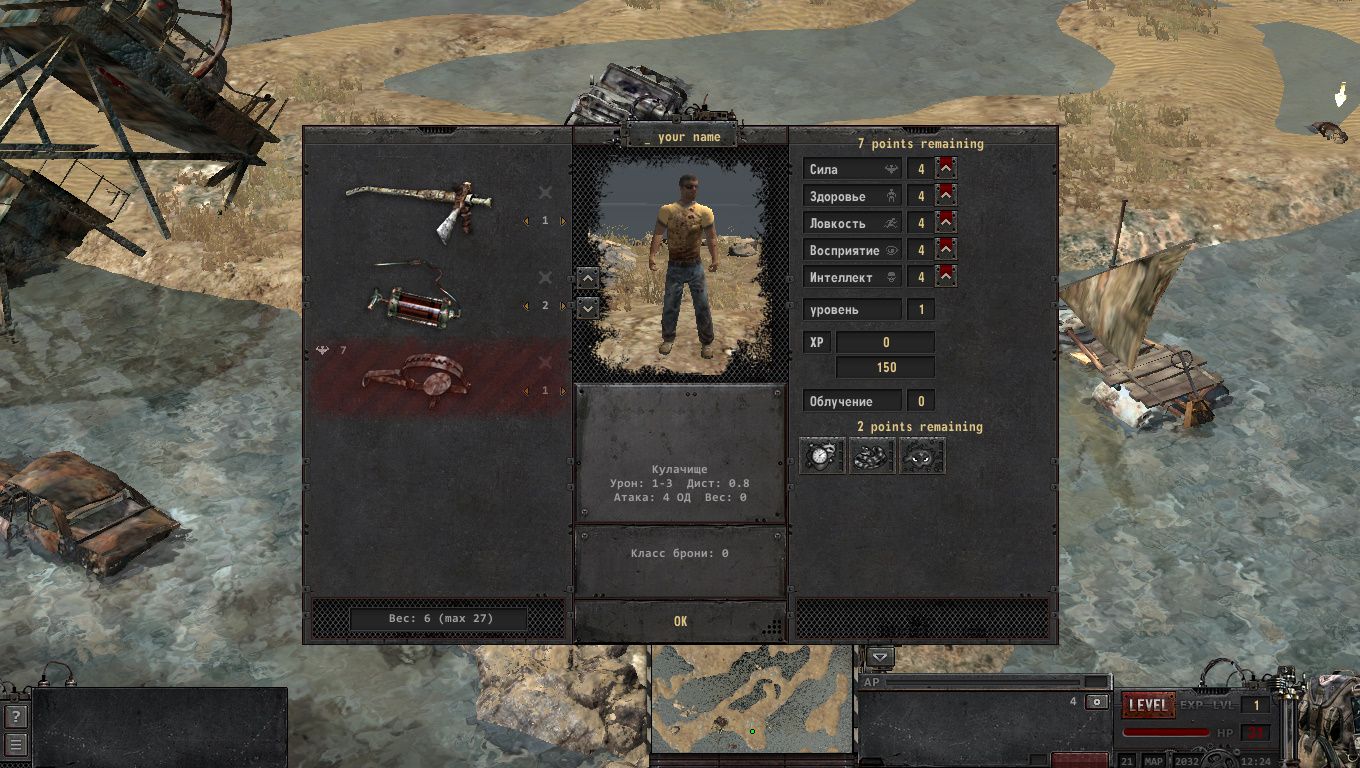Select the rusty bear trap item
The width and height of the screenshot is (1360, 768).
(420, 380)
